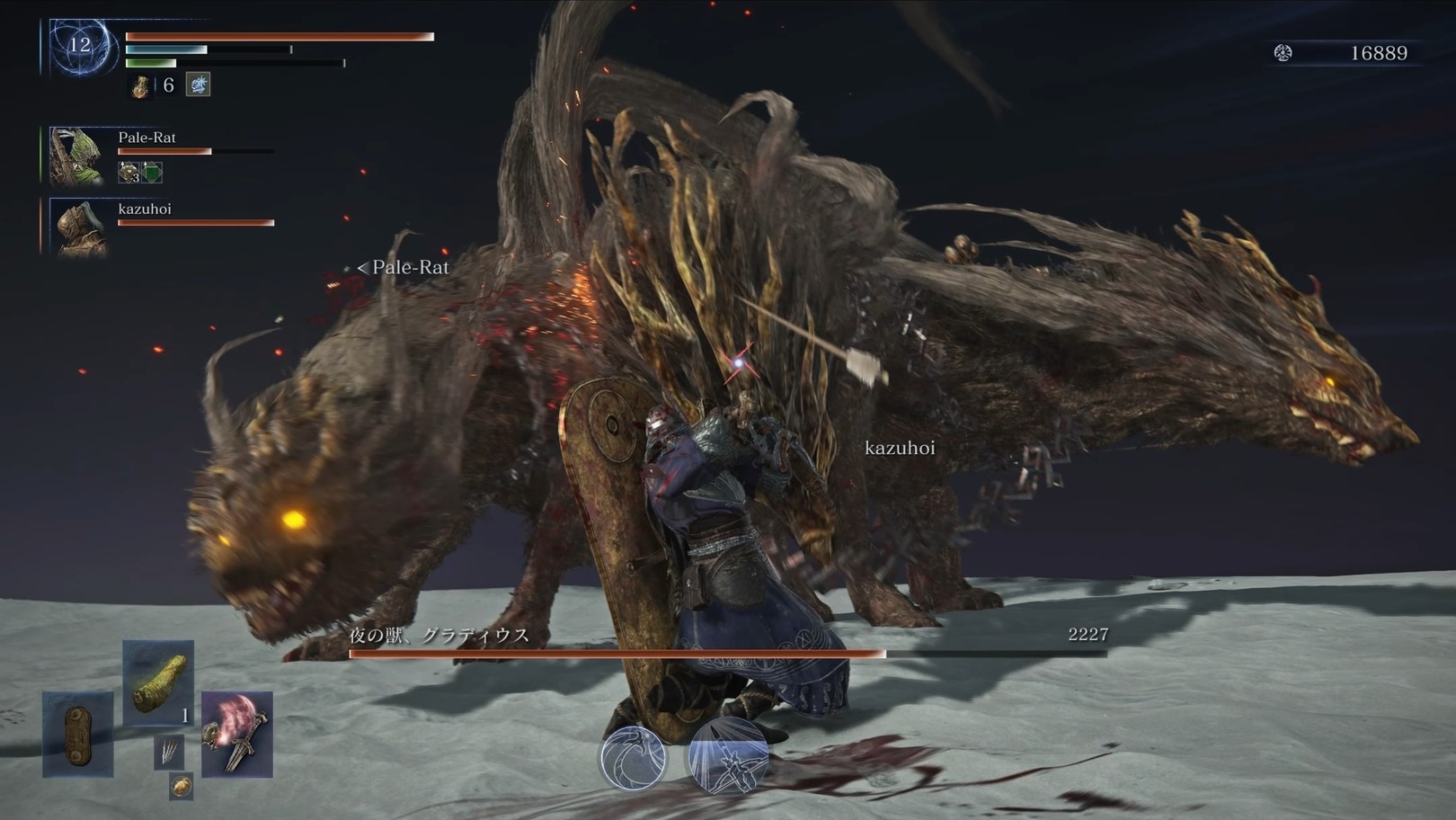This screenshot has width=1456, height=820.
Task: Activate the crossbow ultimate art icon
Action: [728, 757]
